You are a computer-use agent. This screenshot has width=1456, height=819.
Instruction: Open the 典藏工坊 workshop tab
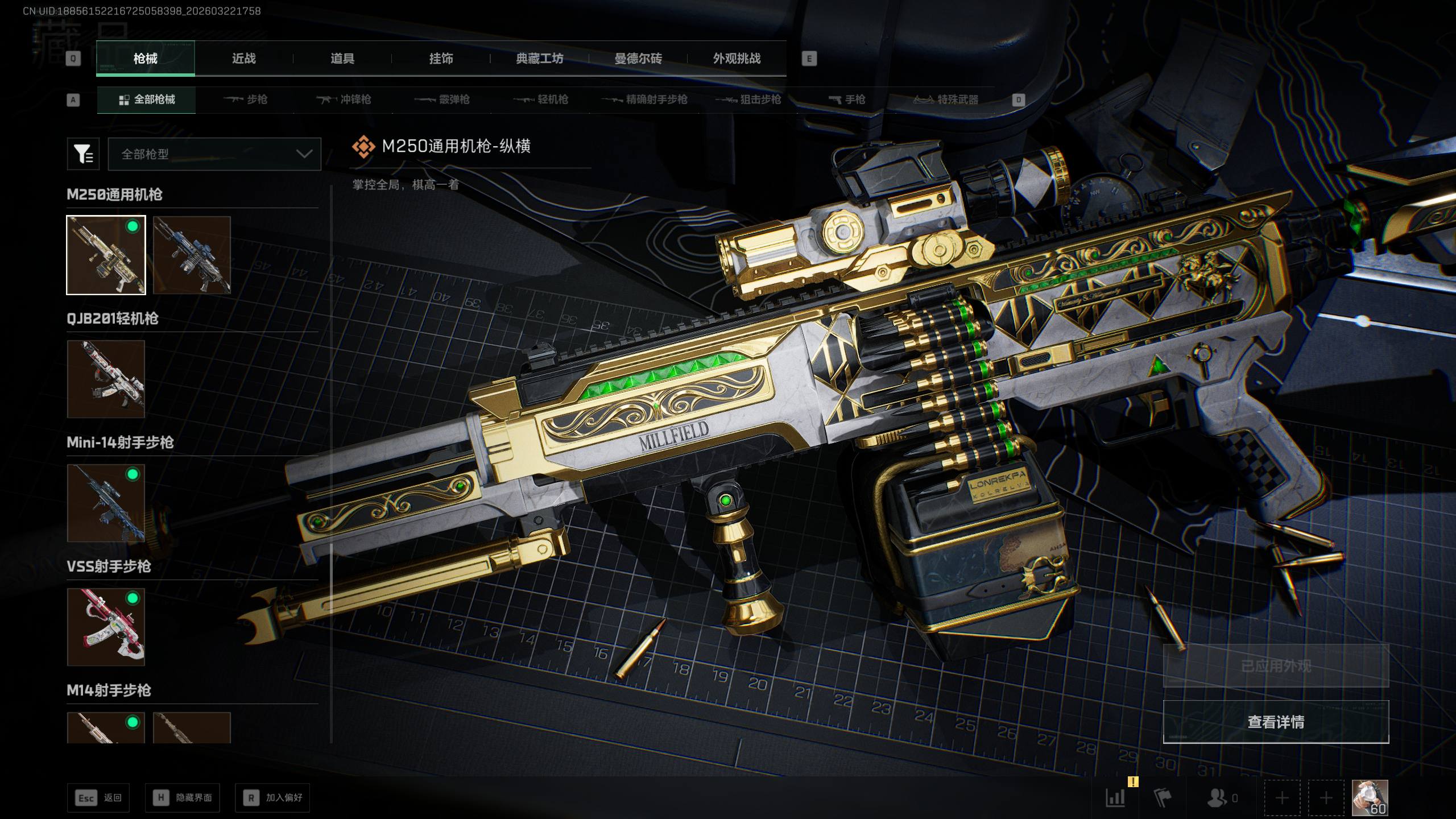(x=539, y=59)
